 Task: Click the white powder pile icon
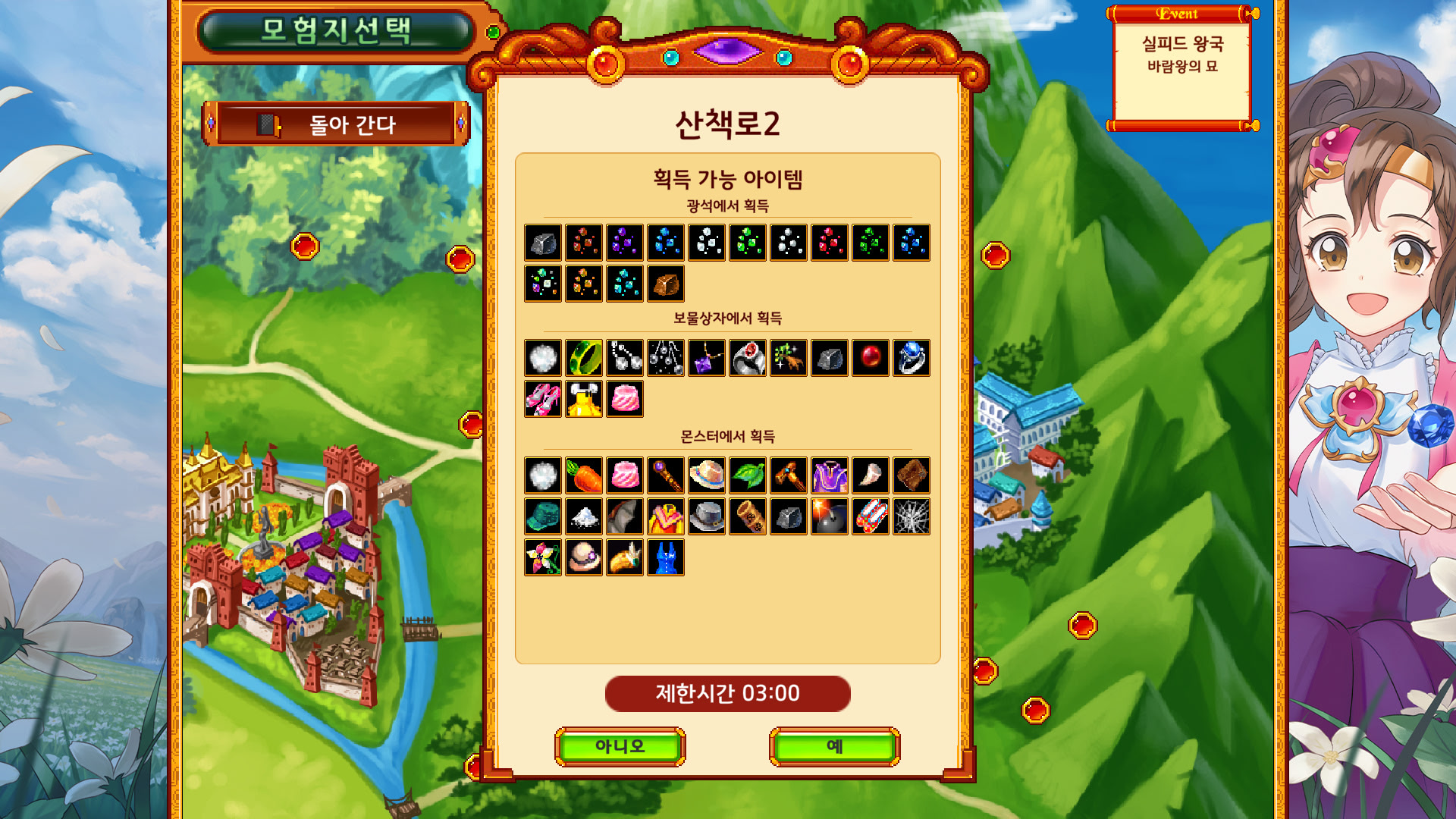[584, 517]
